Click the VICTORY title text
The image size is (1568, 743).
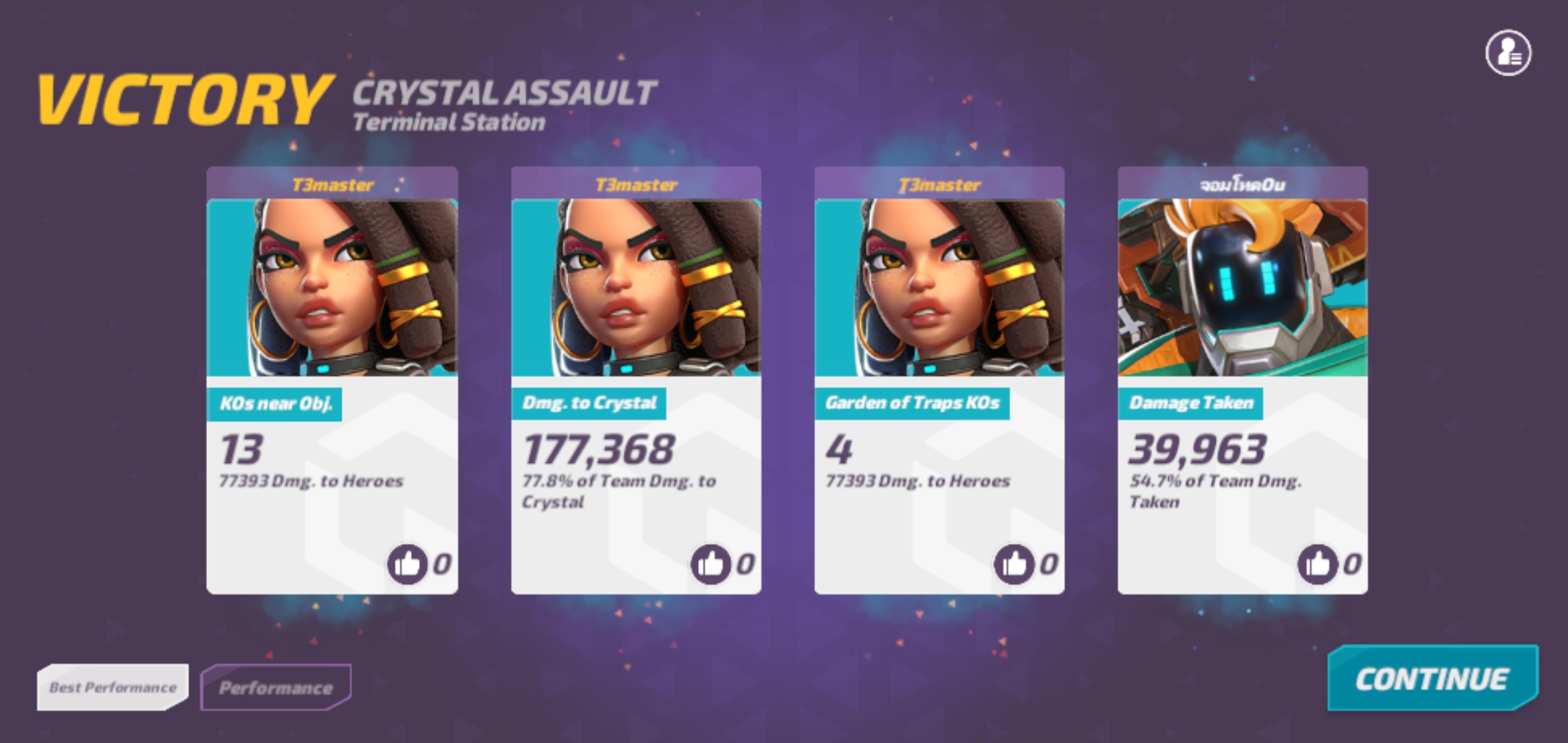click(182, 96)
